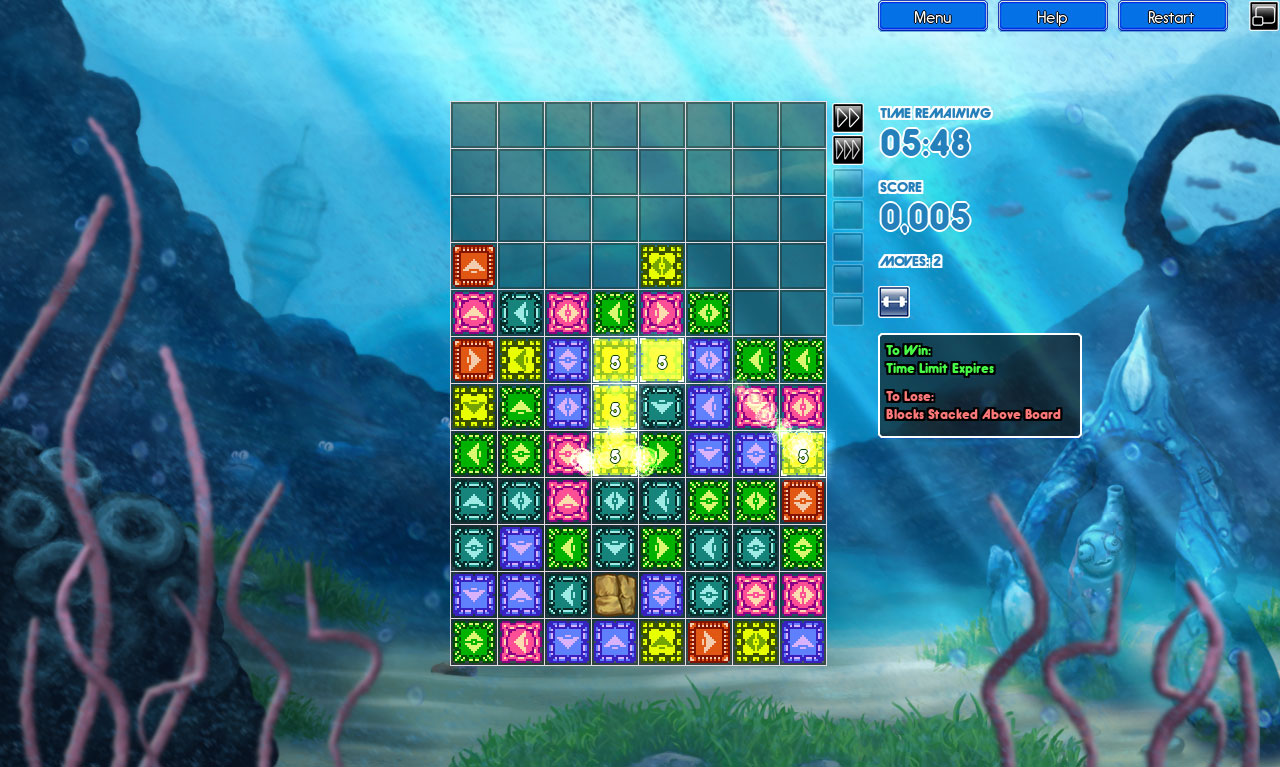Click the To Win objectives panel
The image size is (1280, 767).
point(978,385)
